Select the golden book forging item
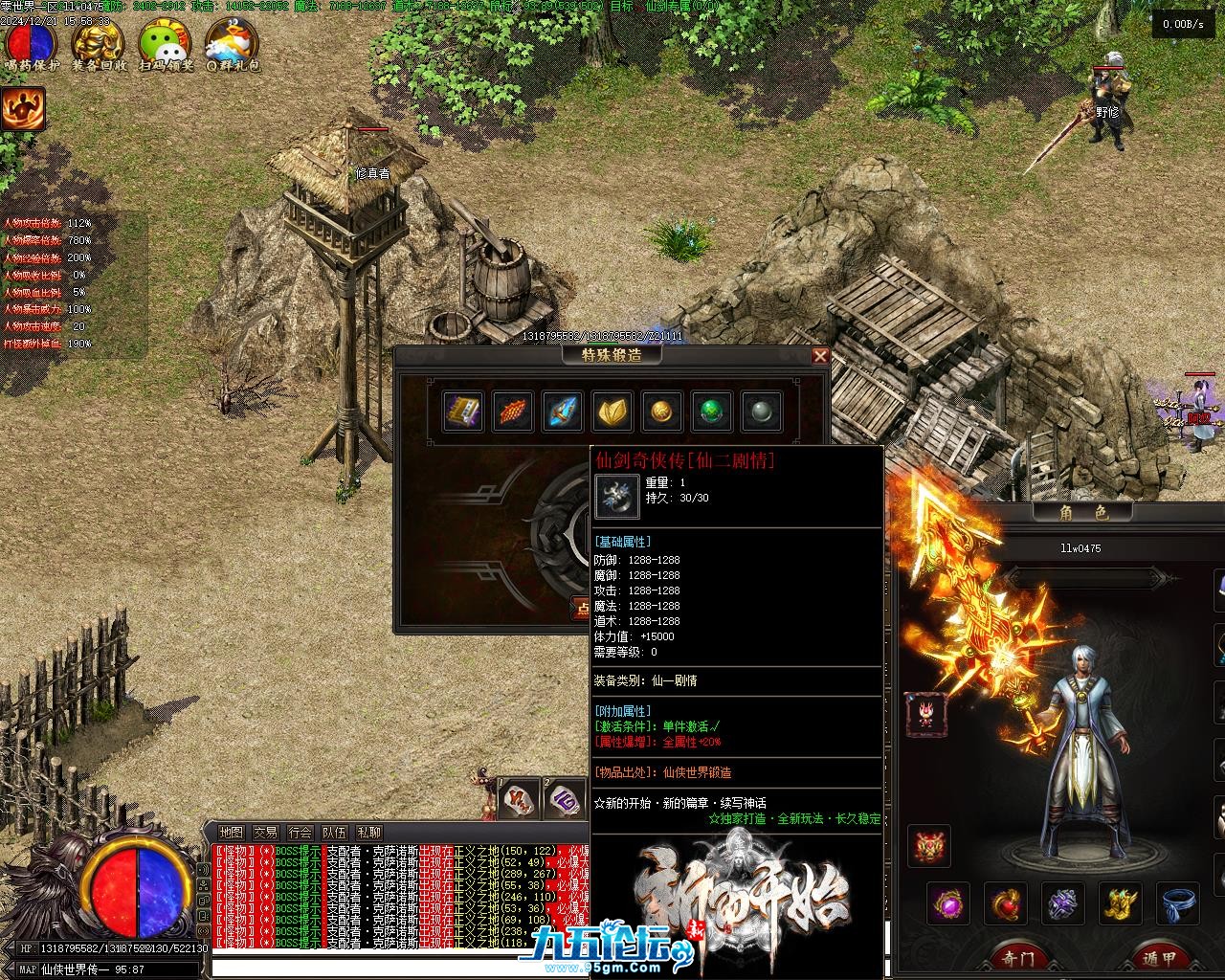The height and width of the screenshot is (980, 1225). (x=463, y=412)
